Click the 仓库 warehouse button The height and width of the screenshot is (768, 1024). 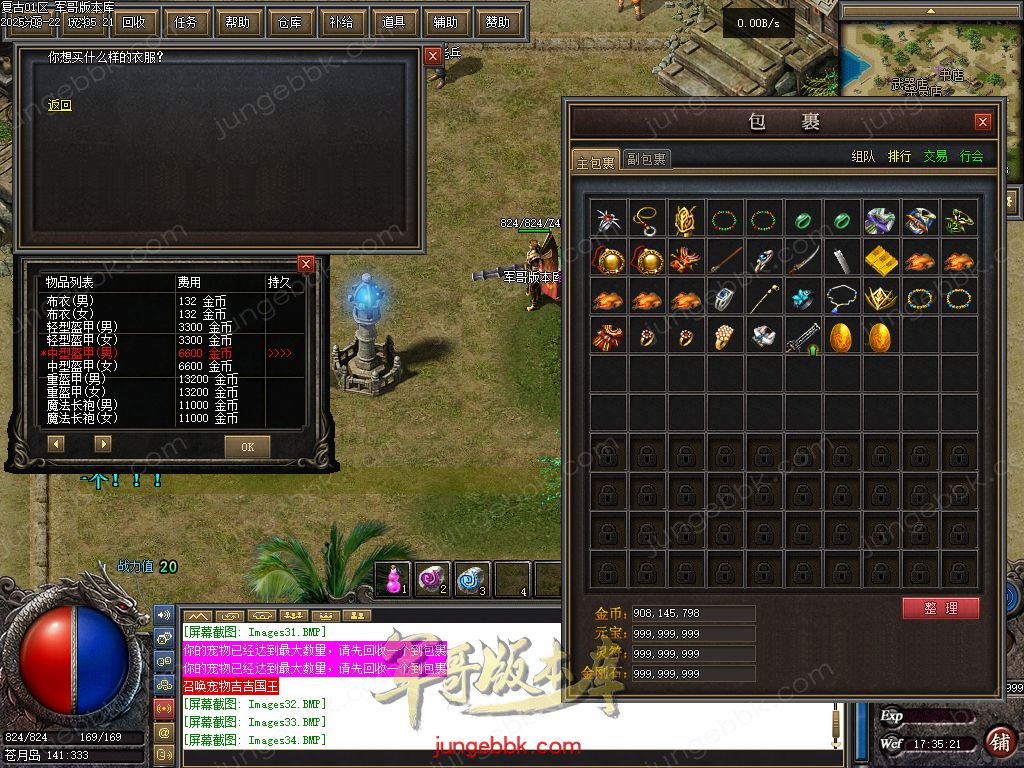pos(289,22)
